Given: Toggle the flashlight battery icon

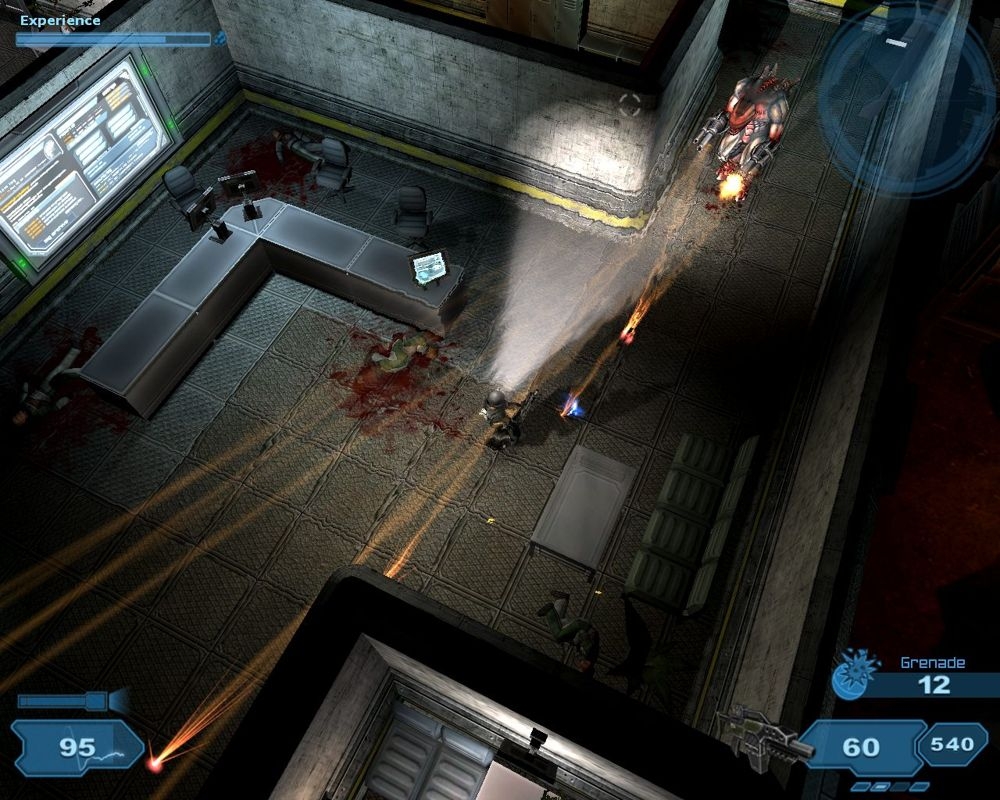Looking at the screenshot, I should click(70, 701).
